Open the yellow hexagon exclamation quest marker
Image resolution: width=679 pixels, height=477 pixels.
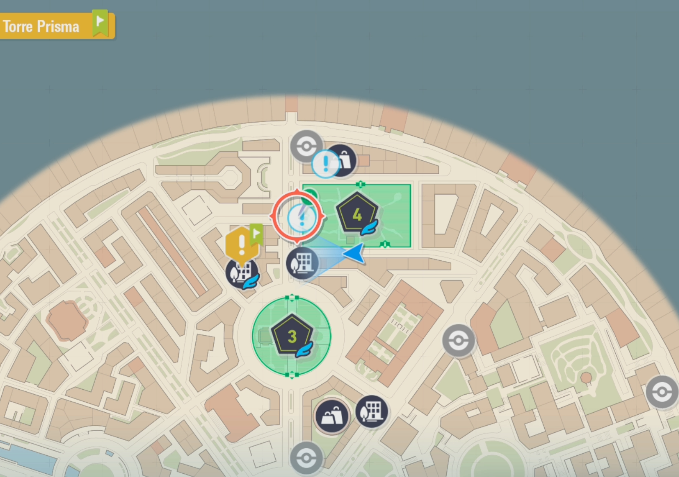[240, 244]
